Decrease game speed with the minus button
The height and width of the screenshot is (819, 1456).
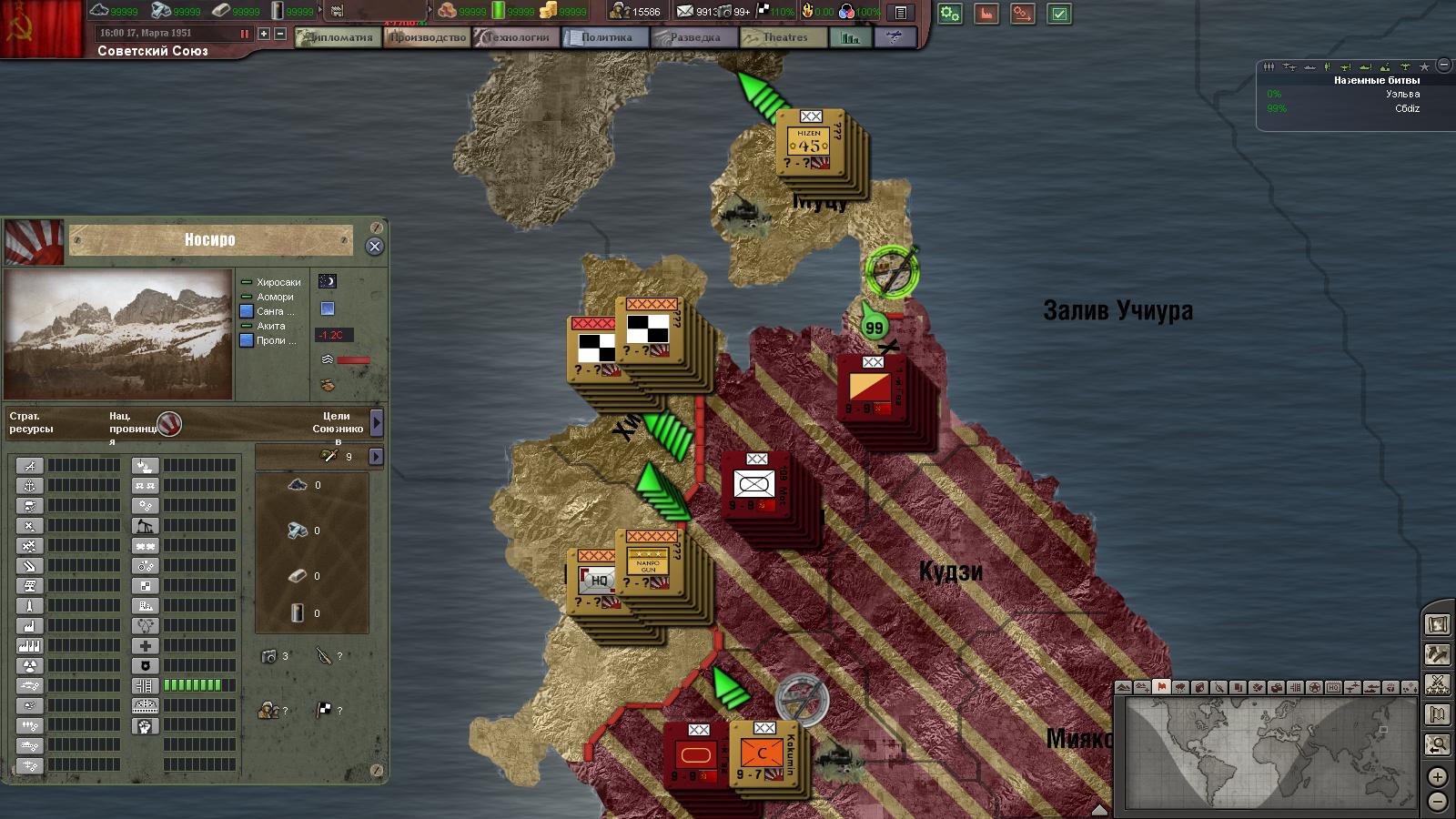pyautogui.click(x=280, y=34)
